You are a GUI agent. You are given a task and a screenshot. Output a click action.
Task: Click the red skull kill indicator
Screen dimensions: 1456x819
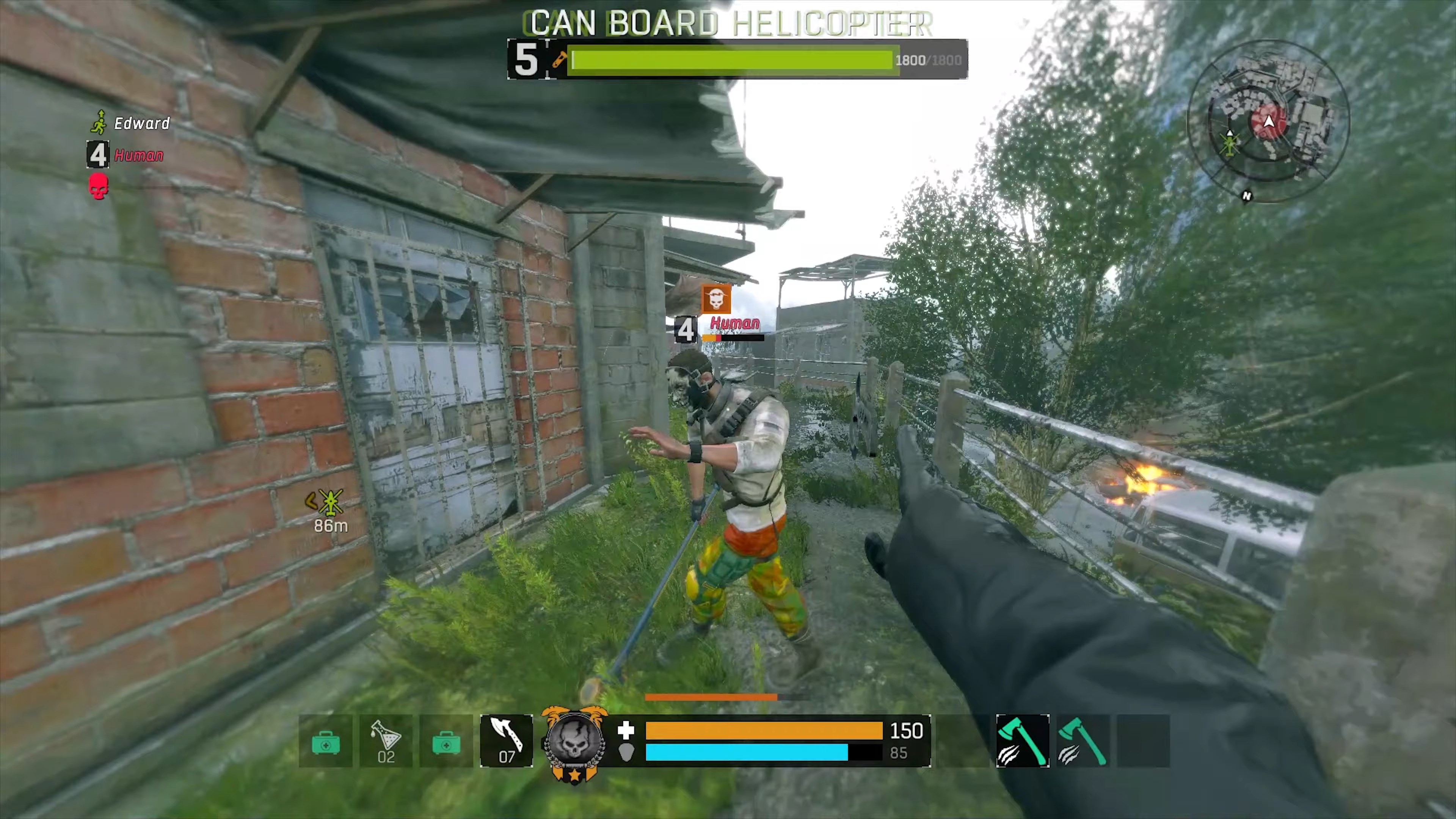click(98, 187)
